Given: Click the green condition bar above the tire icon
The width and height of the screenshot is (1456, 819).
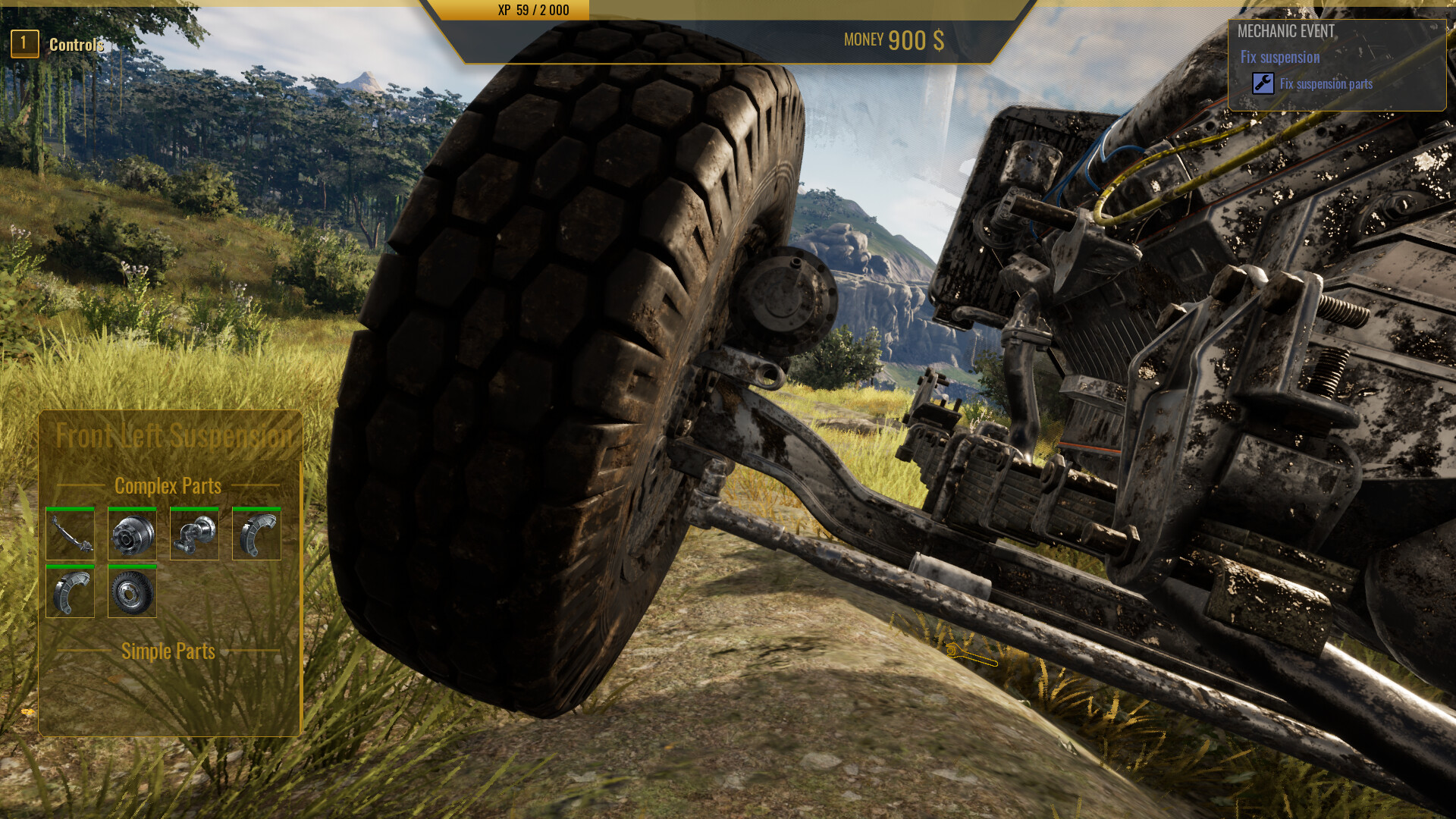Looking at the screenshot, I should point(132,566).
